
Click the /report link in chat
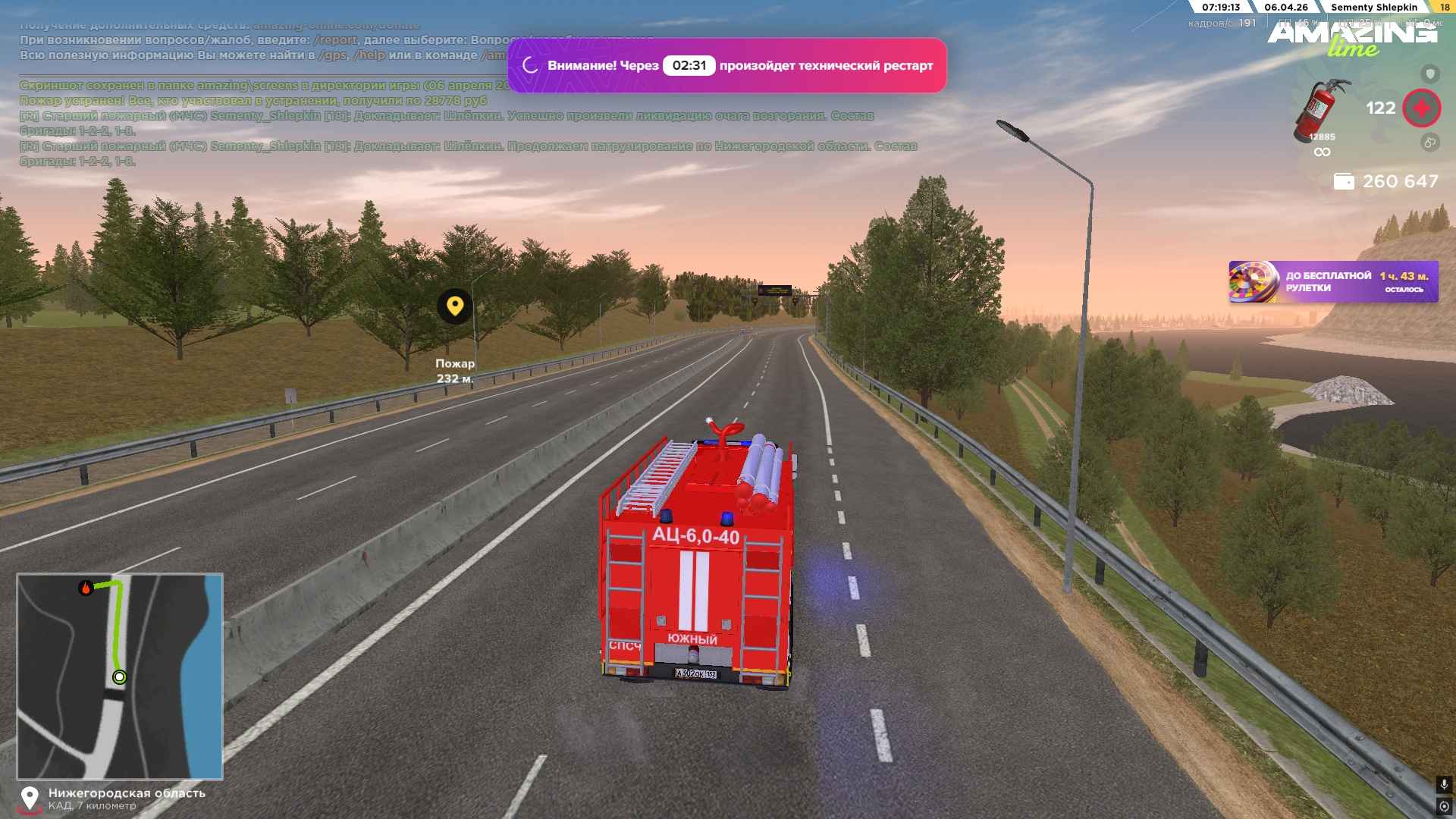click(336, 40)
